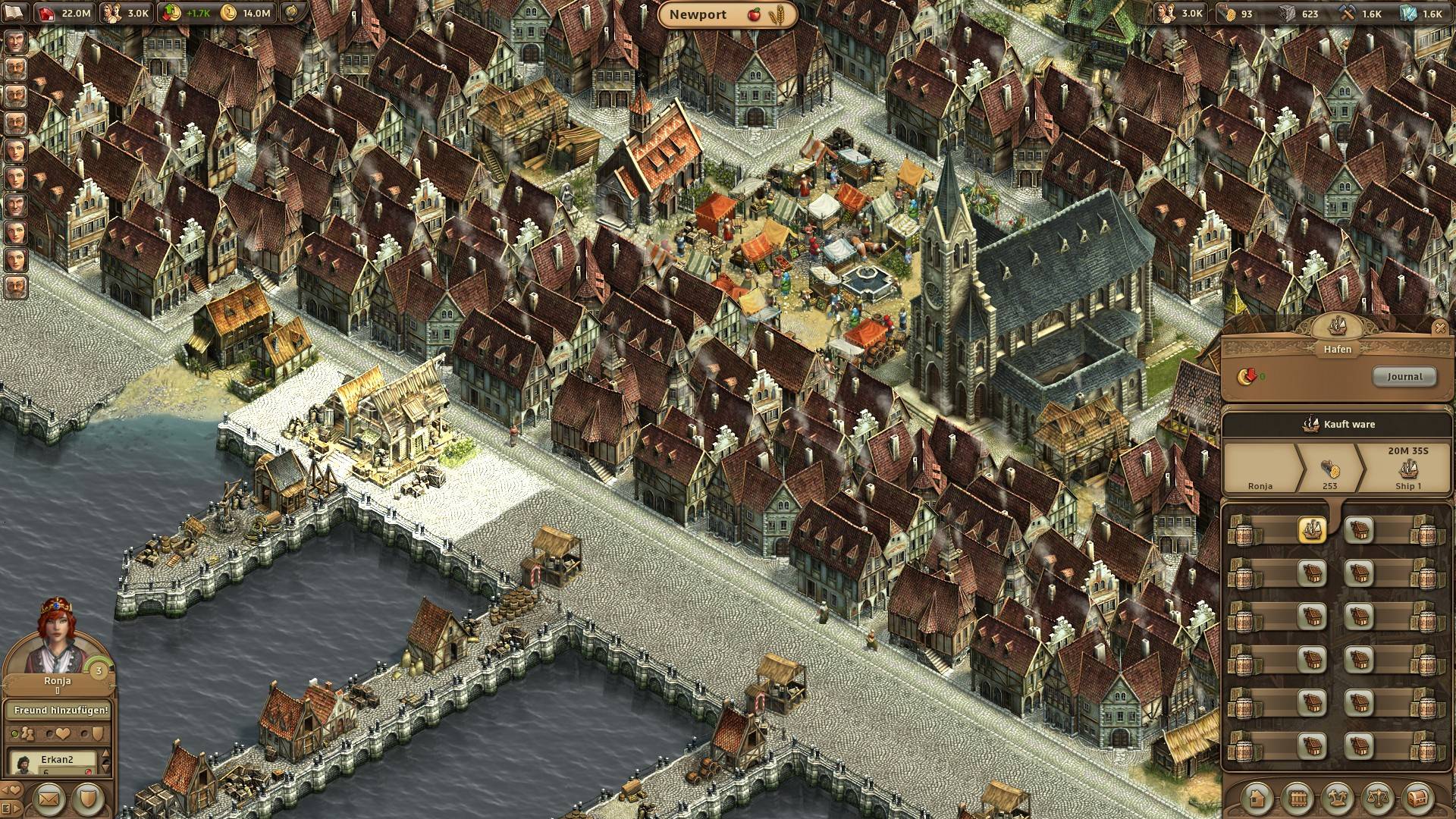The height and width of the screenshot is (819, 1456).
Task: Select the Kauft ware trade header
Action: 1337,425
